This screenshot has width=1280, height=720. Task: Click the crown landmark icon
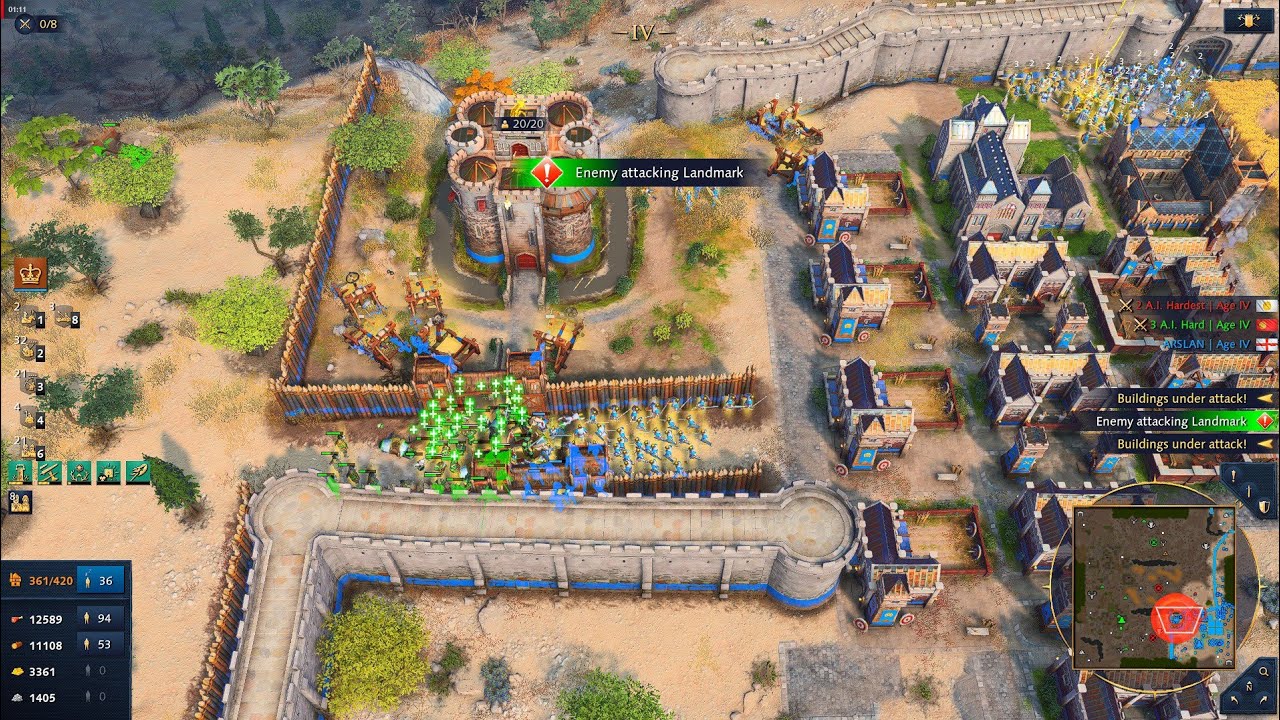coord(30,273)
